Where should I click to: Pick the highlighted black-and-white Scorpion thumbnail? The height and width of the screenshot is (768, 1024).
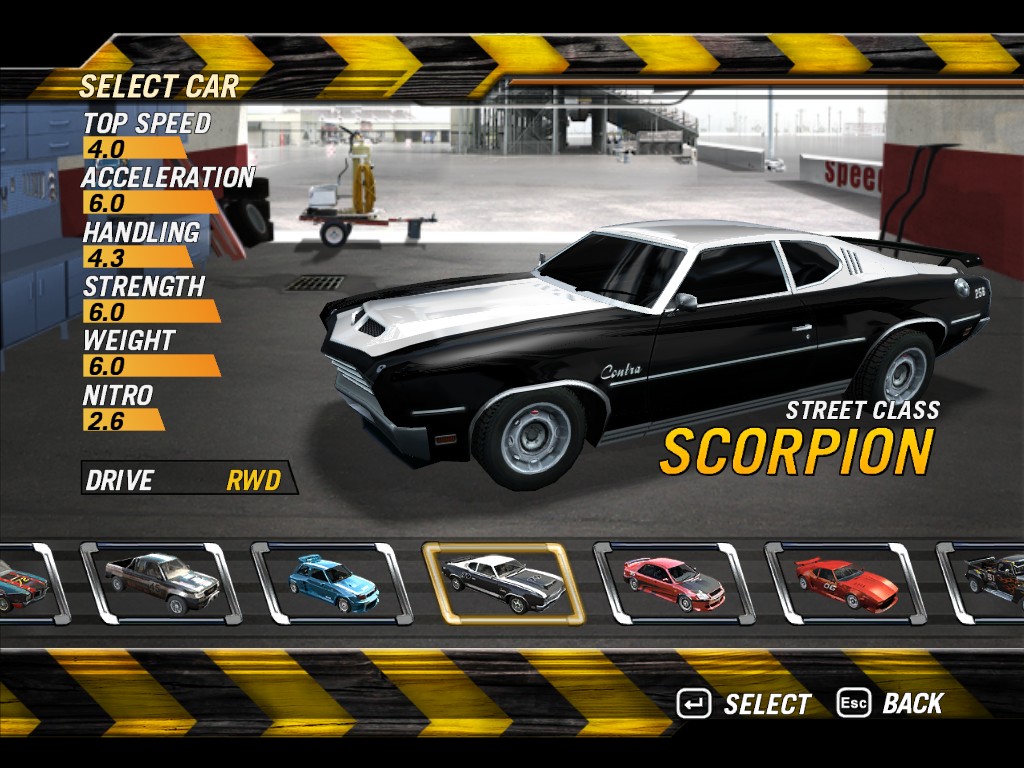point(503,584)
